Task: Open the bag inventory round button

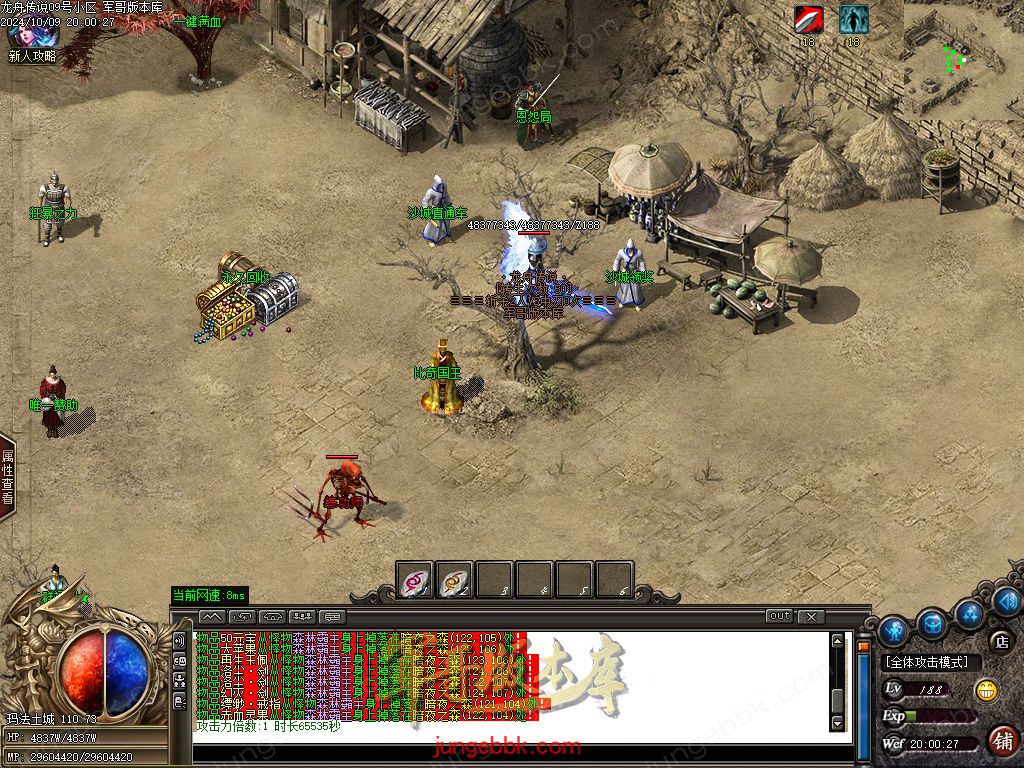Action: coord(932,623)
